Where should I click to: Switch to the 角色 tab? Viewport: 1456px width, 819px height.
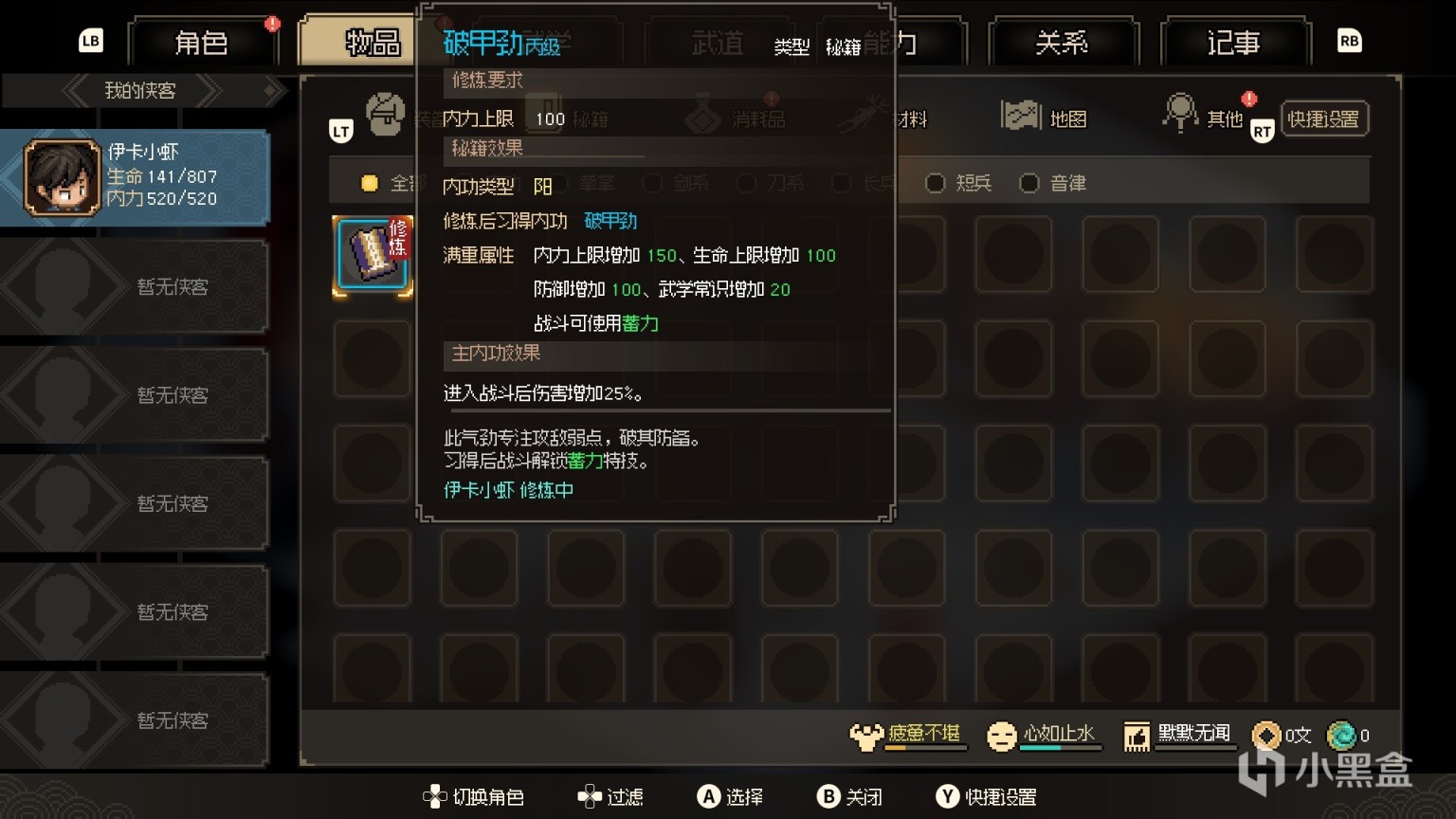pyautogui.click(x=203, y=43)
